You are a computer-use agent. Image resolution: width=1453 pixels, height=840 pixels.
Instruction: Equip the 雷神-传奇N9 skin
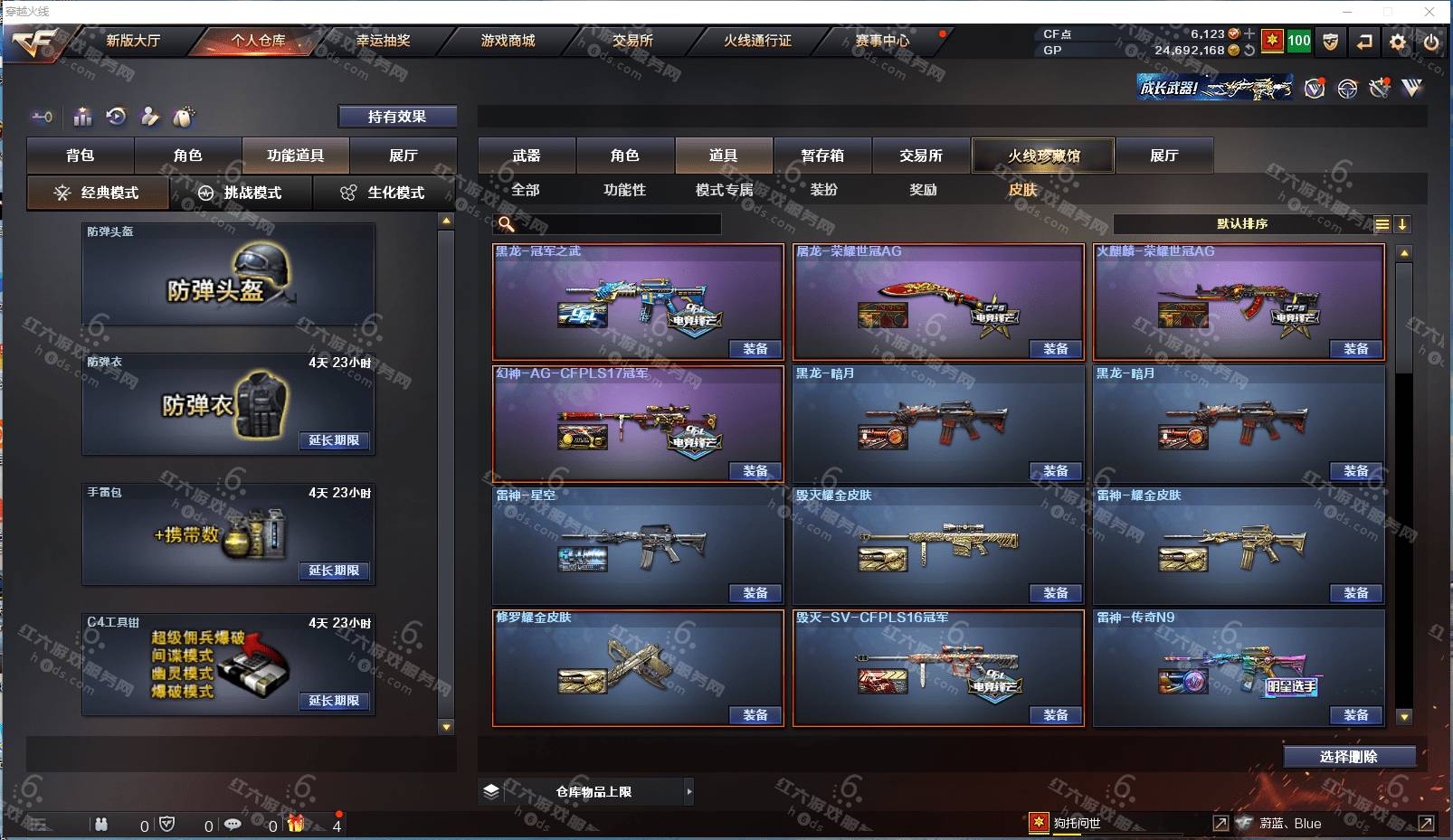pyautogui.click(x=1356, y=715)
